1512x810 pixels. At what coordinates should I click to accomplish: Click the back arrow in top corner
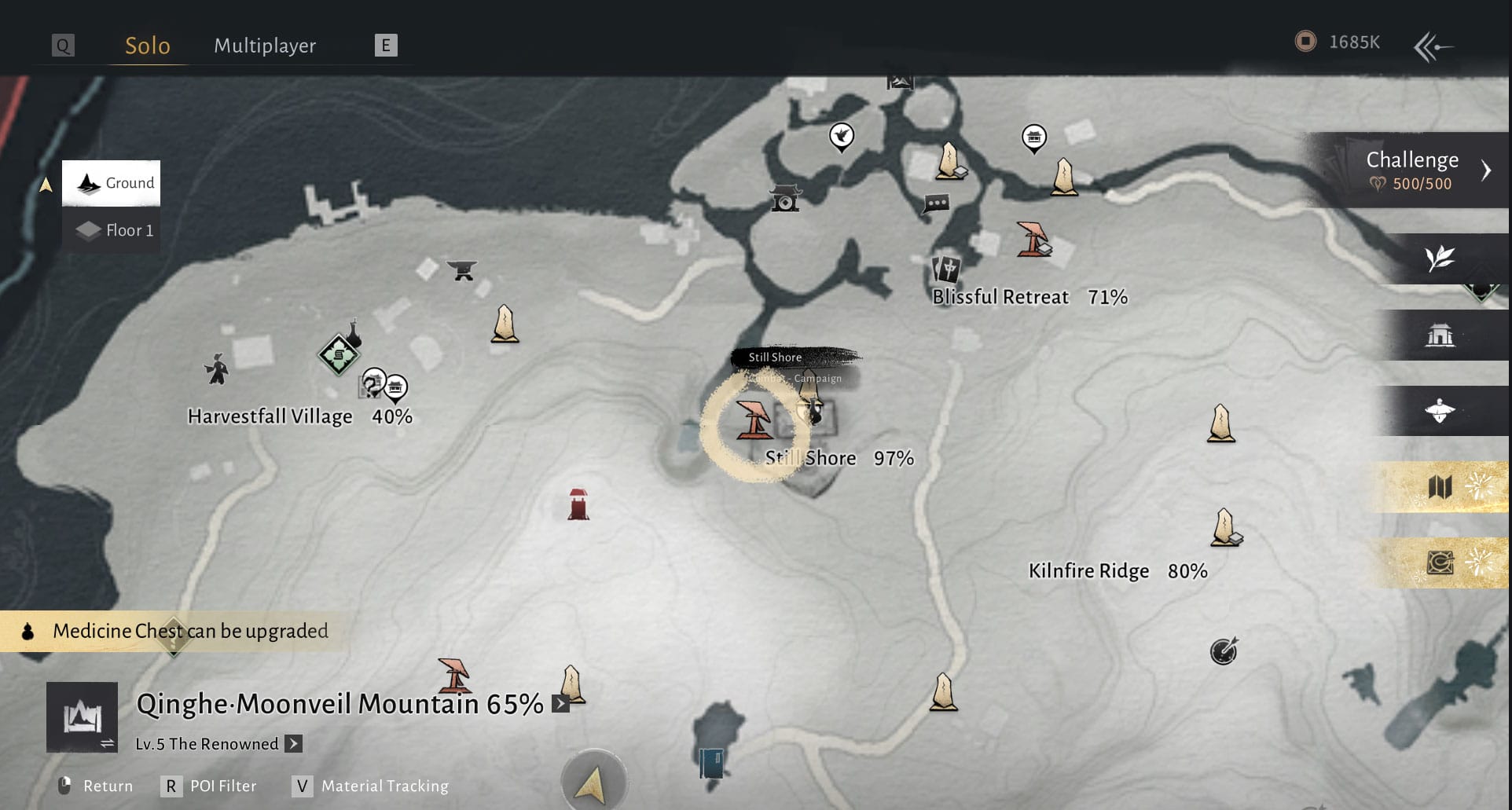1433,46
